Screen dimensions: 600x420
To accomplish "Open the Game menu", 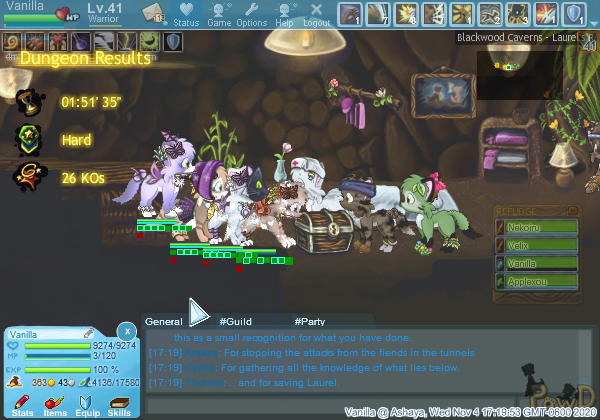I will coord(219,14).
